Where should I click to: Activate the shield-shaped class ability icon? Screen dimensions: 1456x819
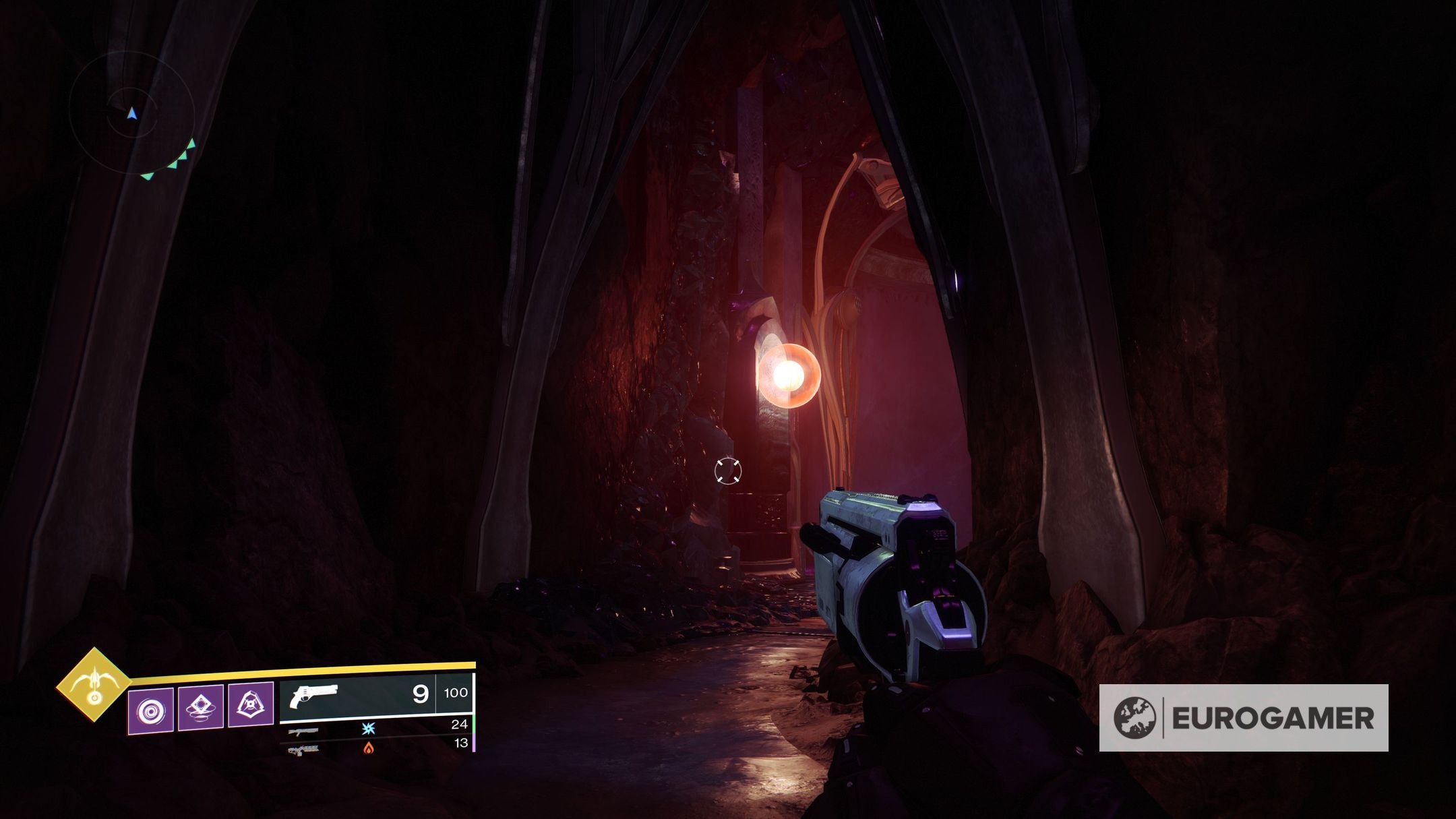[x=251, y=705]
